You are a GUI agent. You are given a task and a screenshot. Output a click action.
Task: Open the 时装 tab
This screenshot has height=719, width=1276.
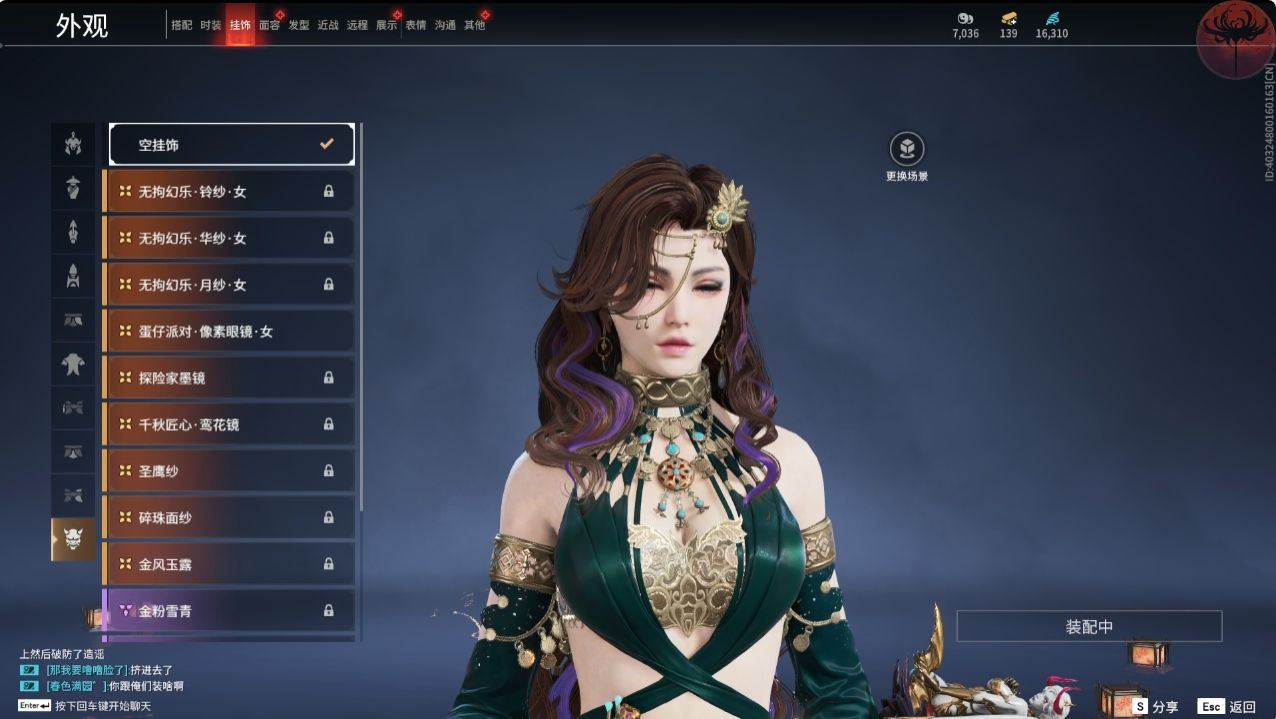tap(211, 25)
